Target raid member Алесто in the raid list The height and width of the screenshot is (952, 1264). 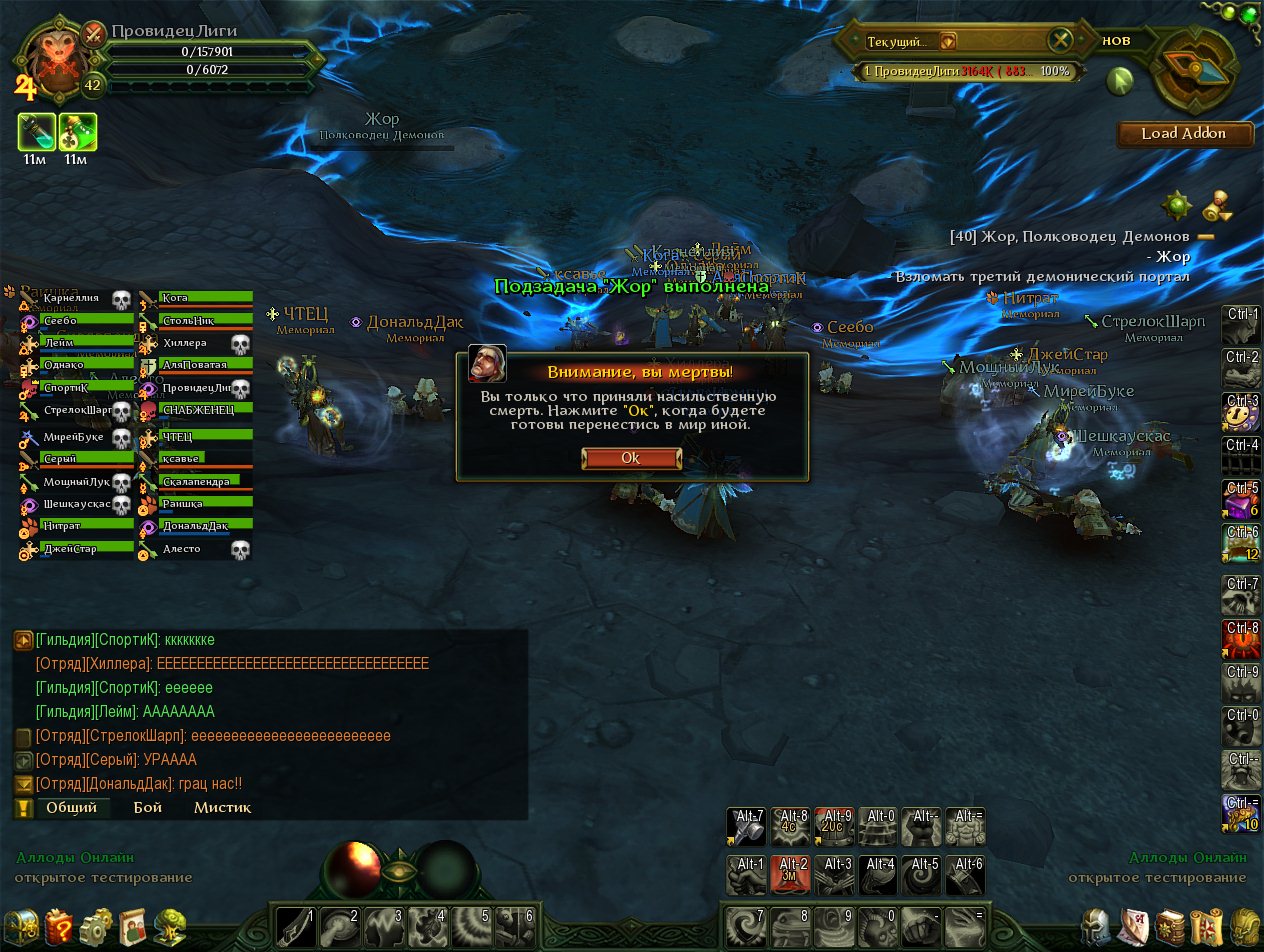pos(195,549)
